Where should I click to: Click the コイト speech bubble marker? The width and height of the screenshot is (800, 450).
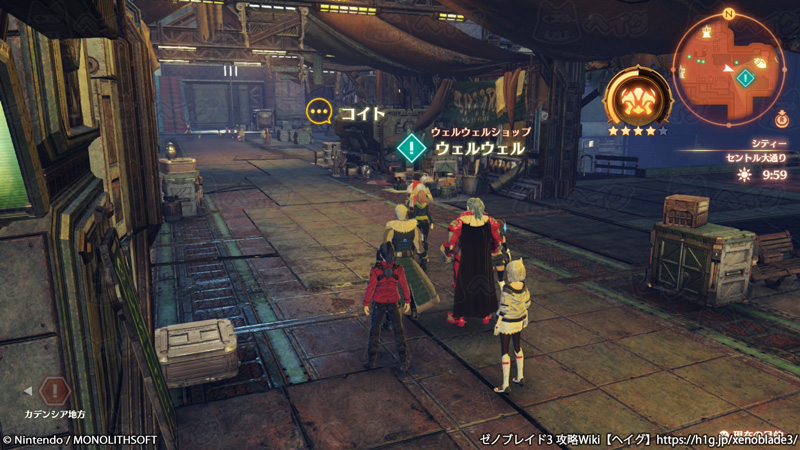319,112
